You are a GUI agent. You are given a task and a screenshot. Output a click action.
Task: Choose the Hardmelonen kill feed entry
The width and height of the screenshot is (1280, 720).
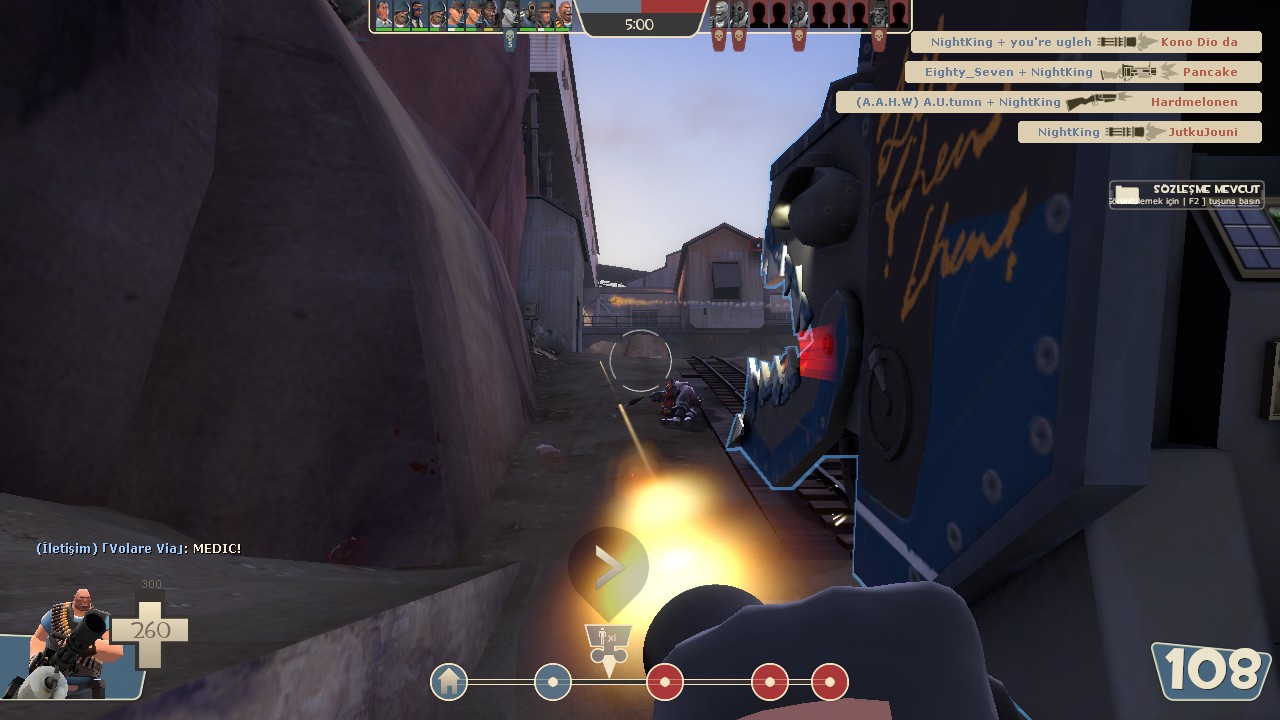coord(1049,102)
